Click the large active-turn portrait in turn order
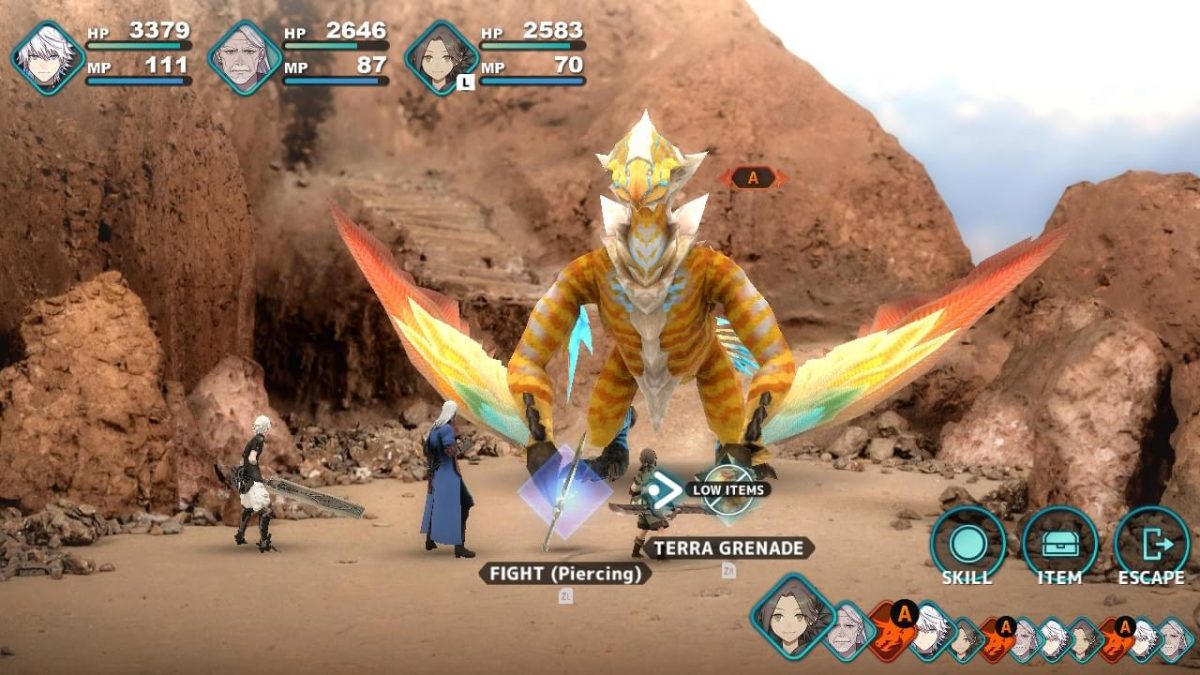Viewport: 1200px width, 675px height. point(792,615)
